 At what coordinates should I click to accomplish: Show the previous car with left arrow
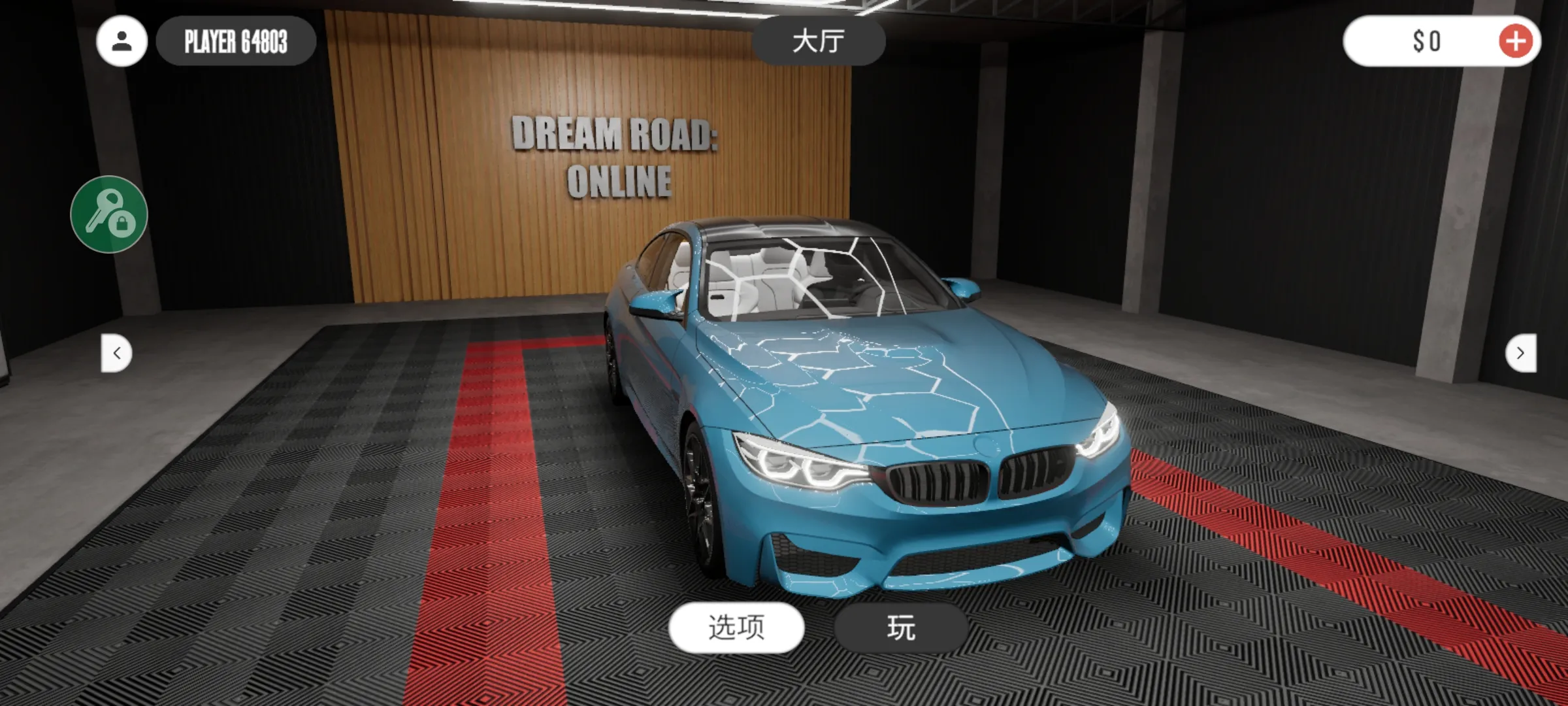(117, 353)
